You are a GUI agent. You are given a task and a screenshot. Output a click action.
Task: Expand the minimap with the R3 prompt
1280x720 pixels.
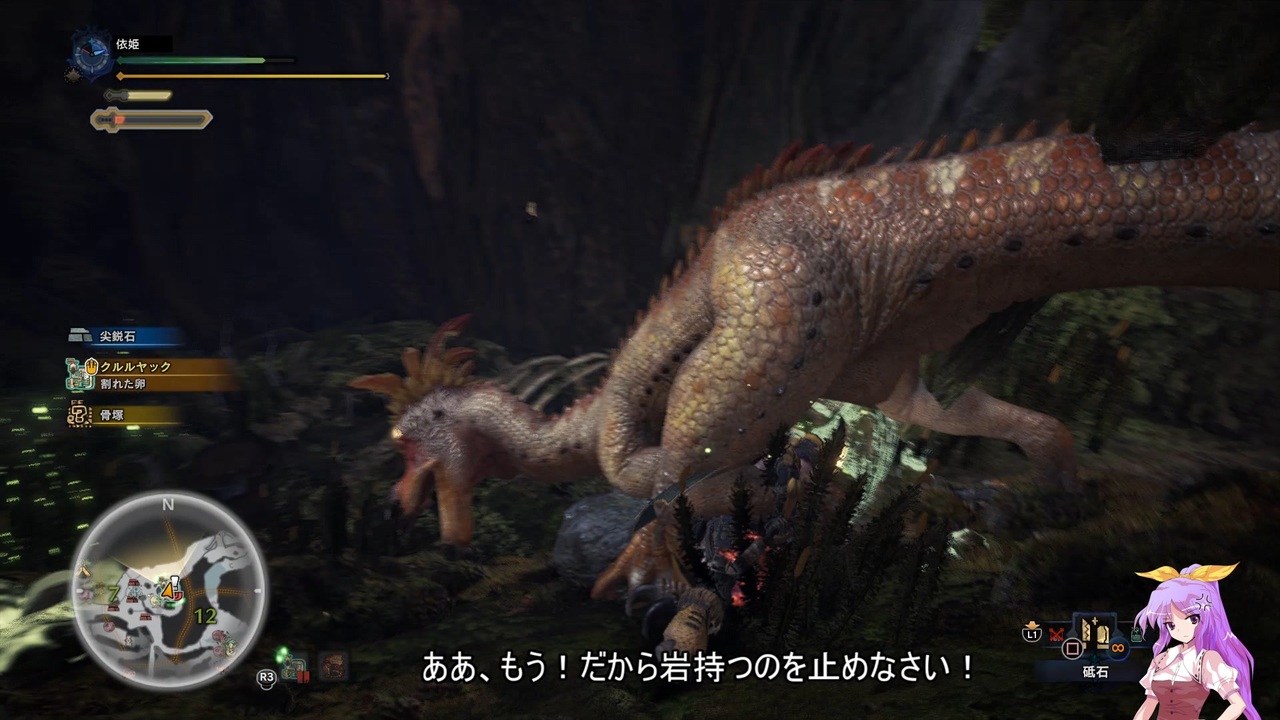(x=266, y=679)
